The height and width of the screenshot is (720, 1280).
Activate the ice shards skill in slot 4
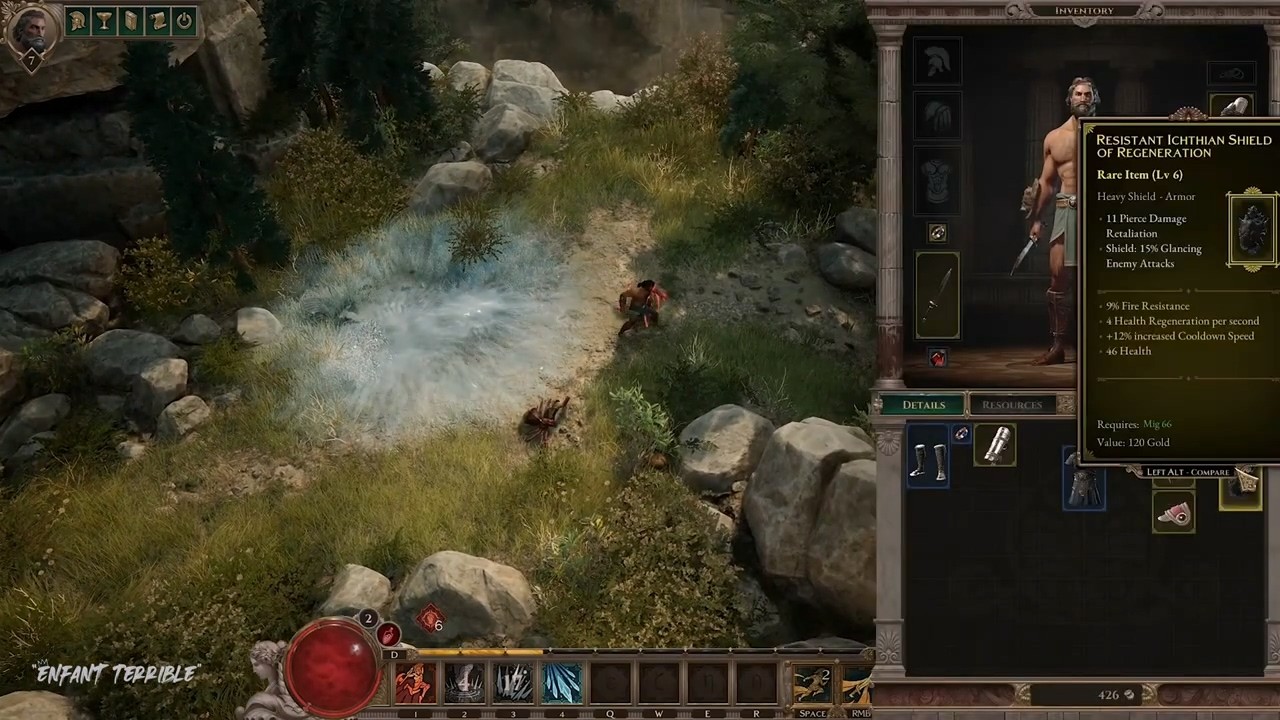pos(562,684)
